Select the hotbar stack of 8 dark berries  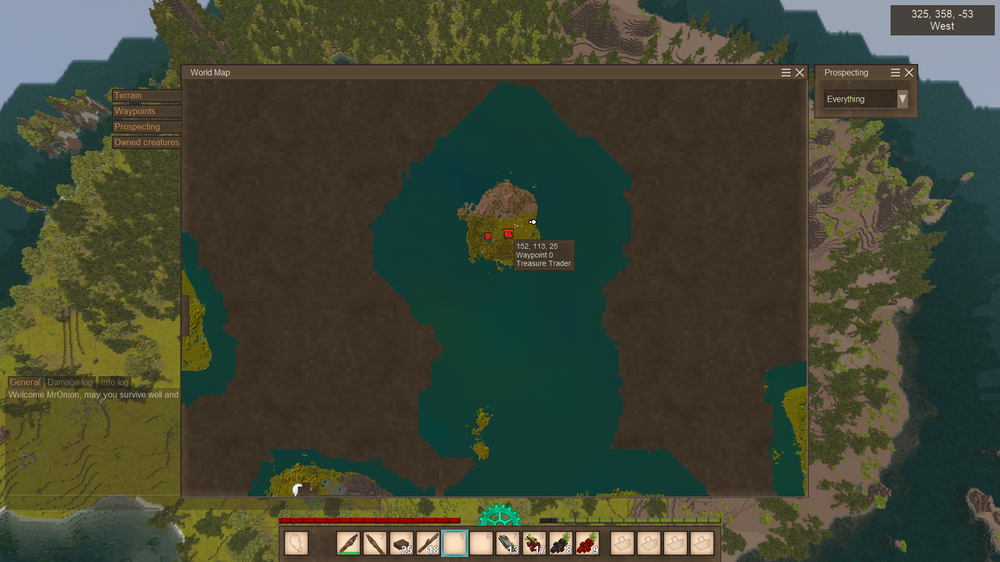(x=561, y=543)
